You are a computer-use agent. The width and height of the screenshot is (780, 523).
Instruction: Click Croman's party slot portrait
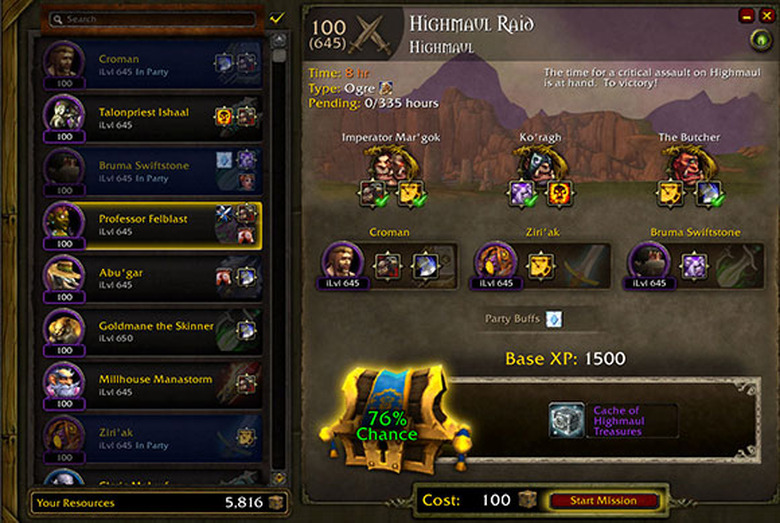click(342, 263)
